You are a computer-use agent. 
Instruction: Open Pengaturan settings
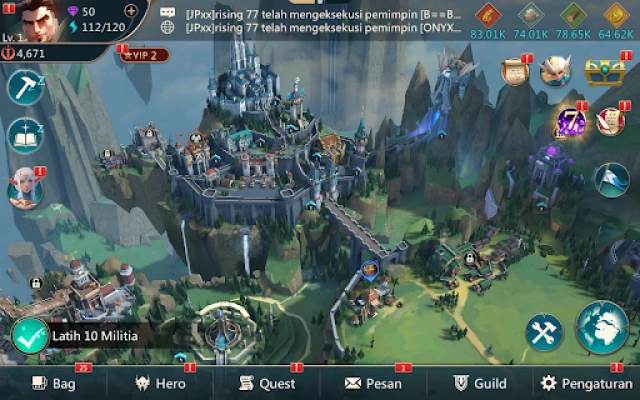coord(586,383)
